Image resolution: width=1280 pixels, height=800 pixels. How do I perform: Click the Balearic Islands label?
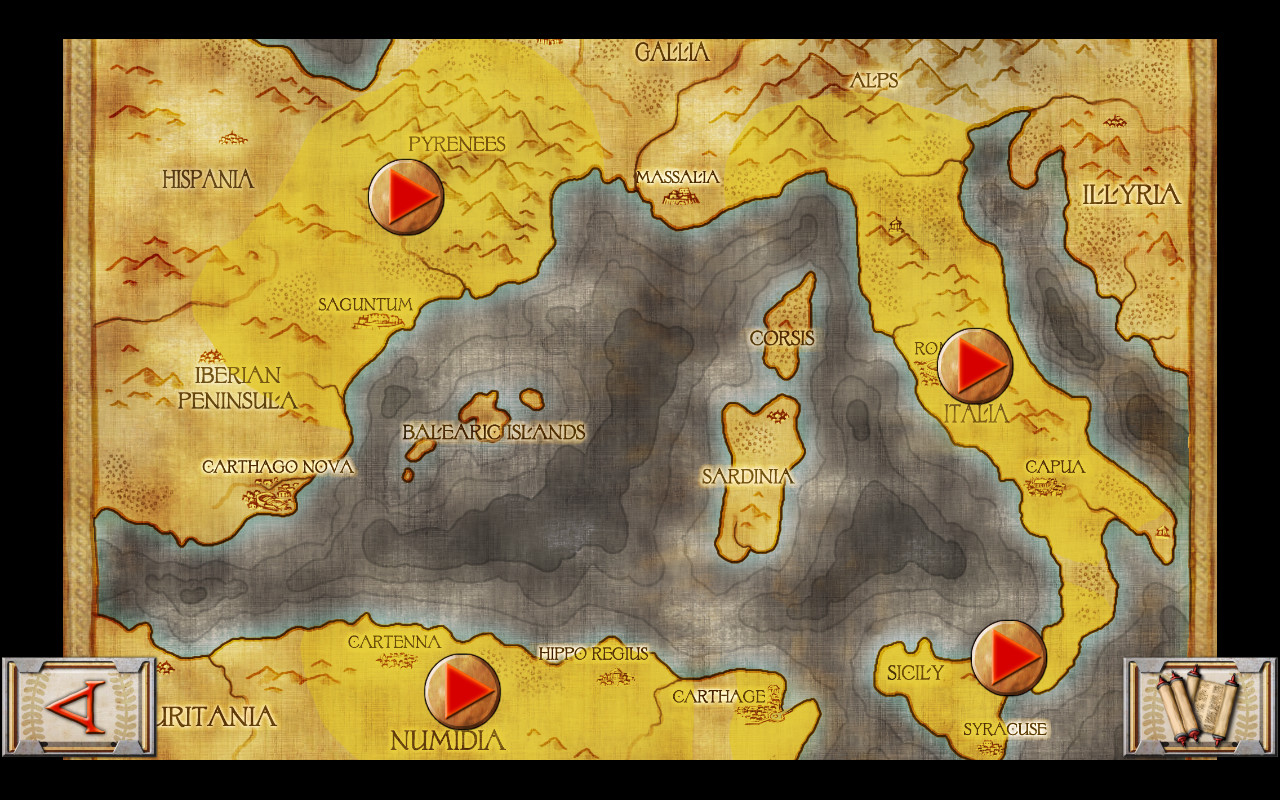(x=494, y=433)
